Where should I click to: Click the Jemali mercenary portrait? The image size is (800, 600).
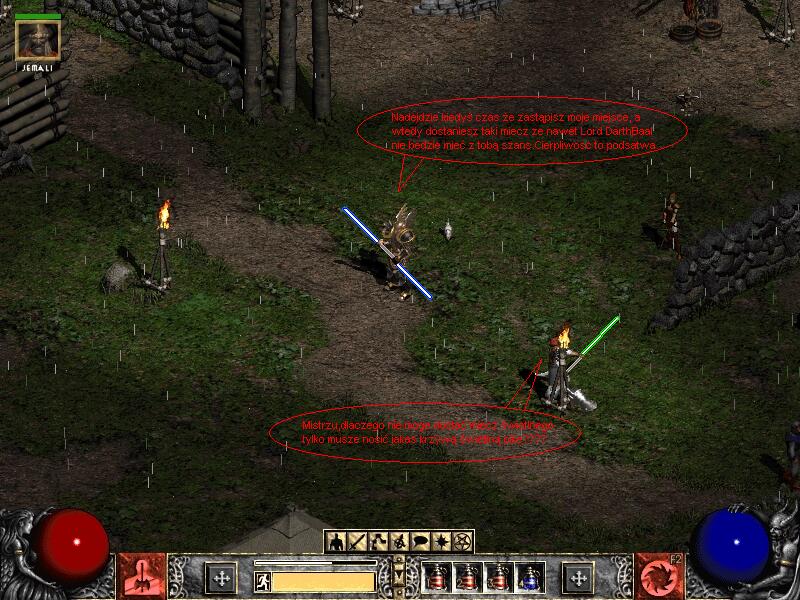coord(38,40)
